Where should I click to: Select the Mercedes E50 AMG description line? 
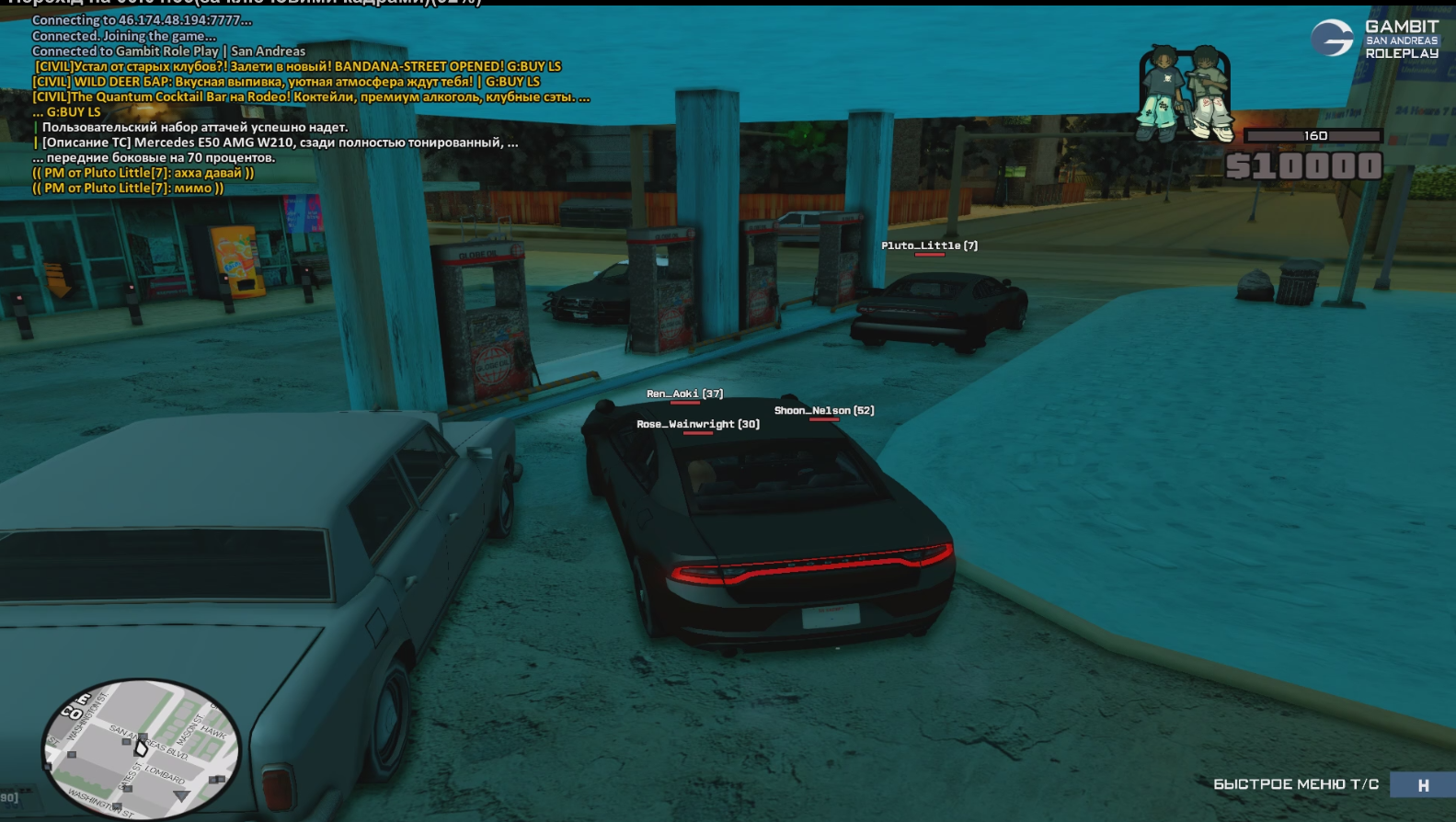click(280, 143)
